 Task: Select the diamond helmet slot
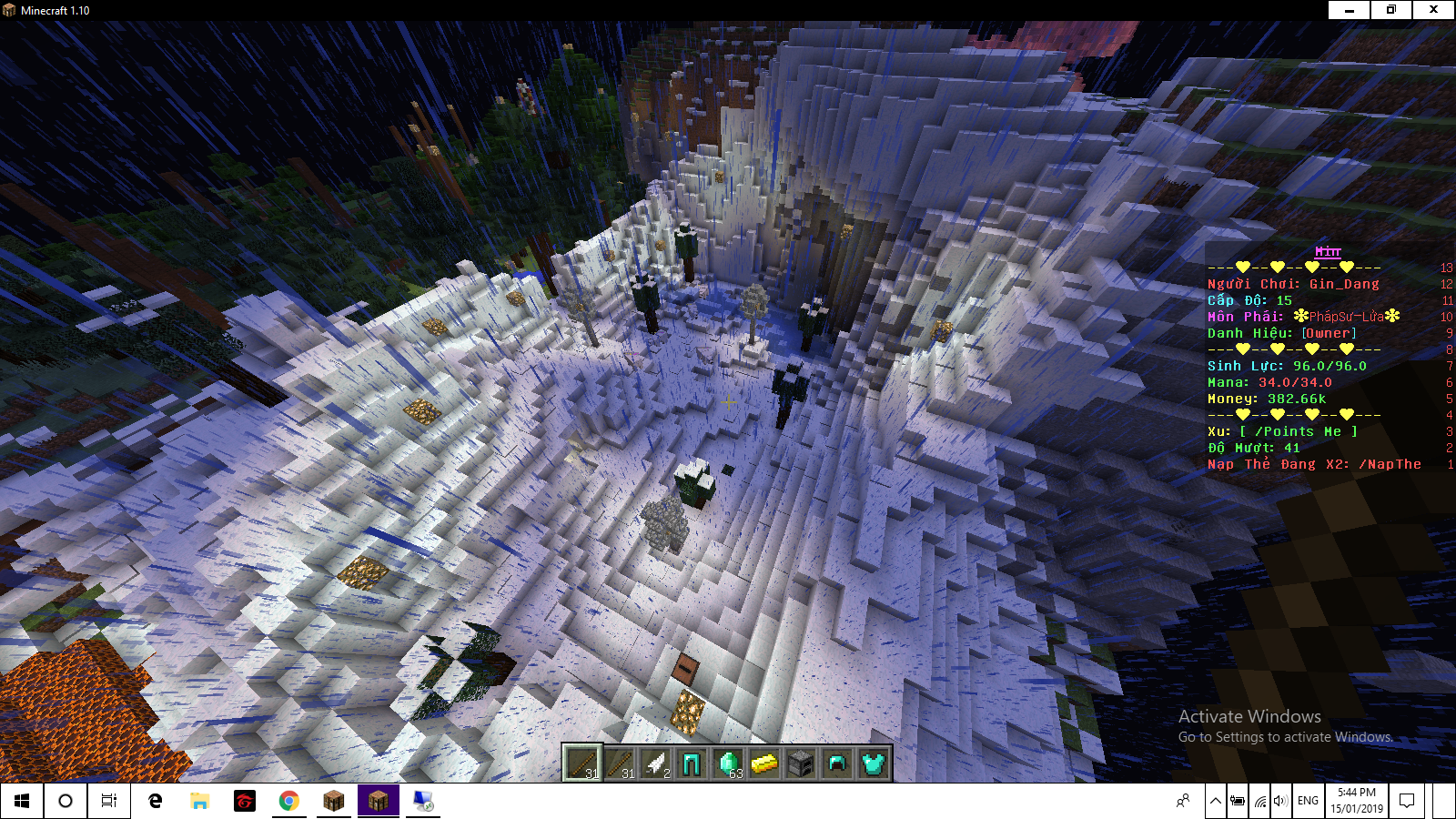[837, 763]
